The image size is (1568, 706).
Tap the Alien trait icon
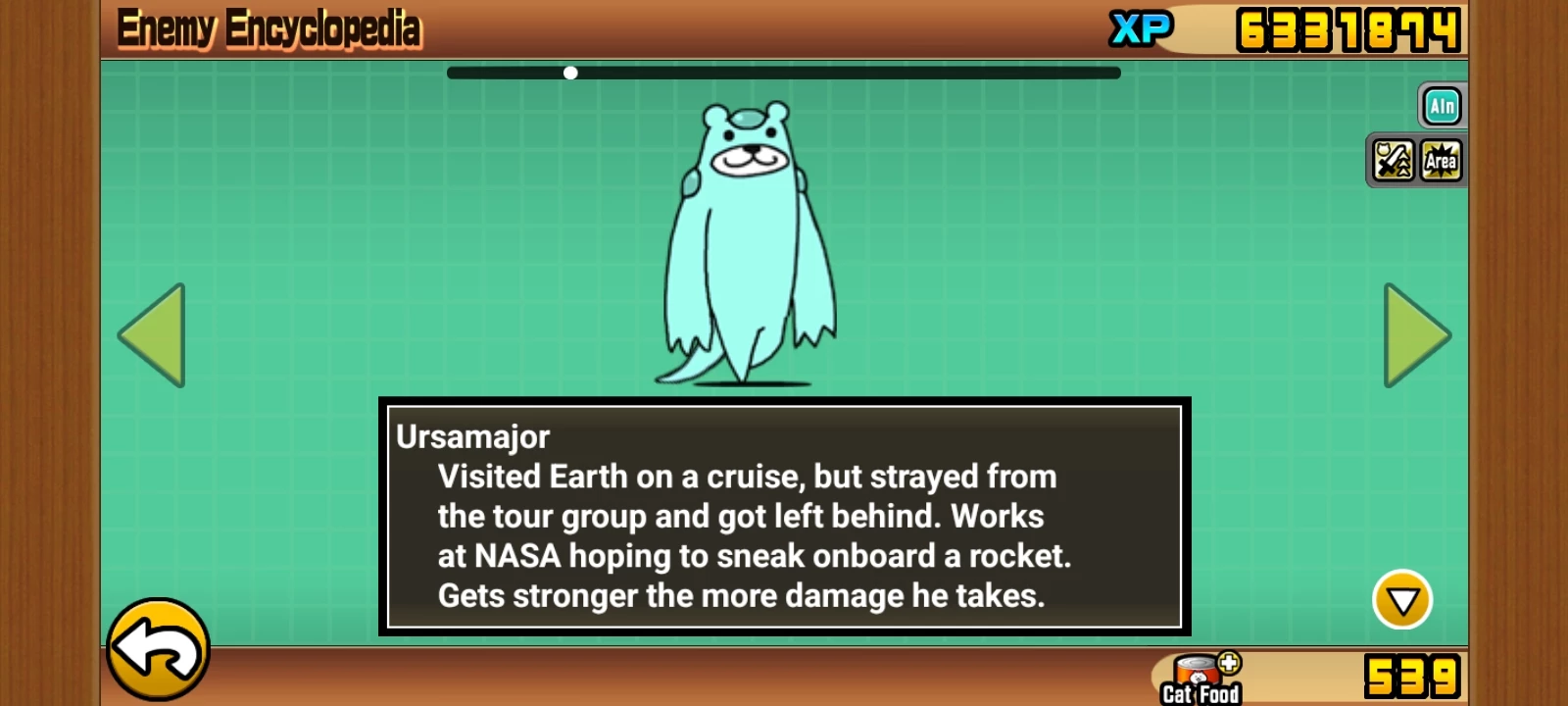point(1442,106)
